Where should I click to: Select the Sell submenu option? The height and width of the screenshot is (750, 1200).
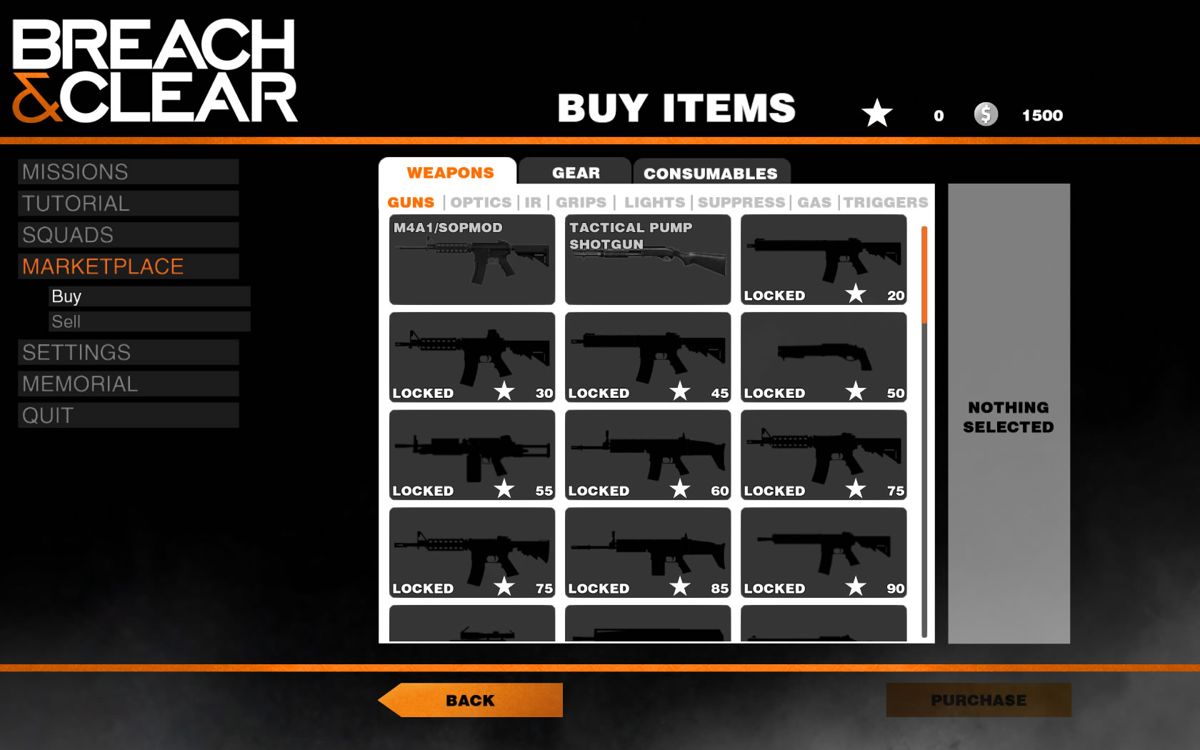[150, 322]
